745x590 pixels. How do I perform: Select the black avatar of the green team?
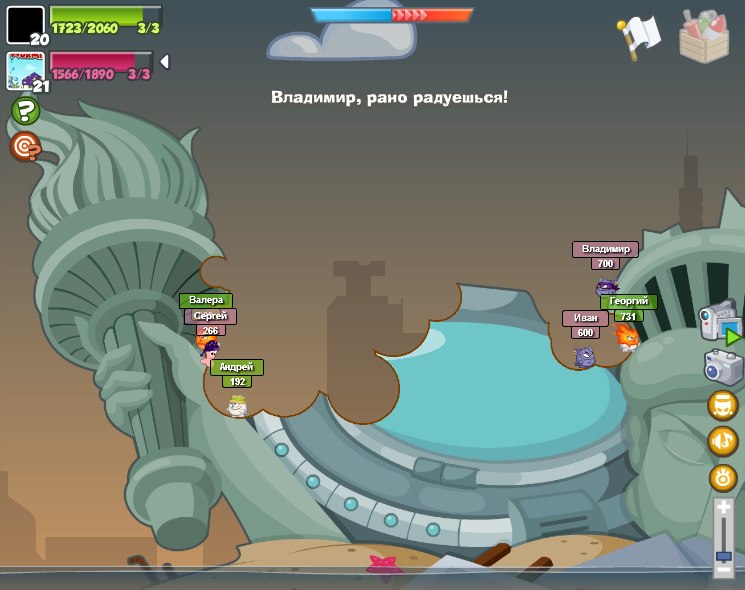click(25, 24)
